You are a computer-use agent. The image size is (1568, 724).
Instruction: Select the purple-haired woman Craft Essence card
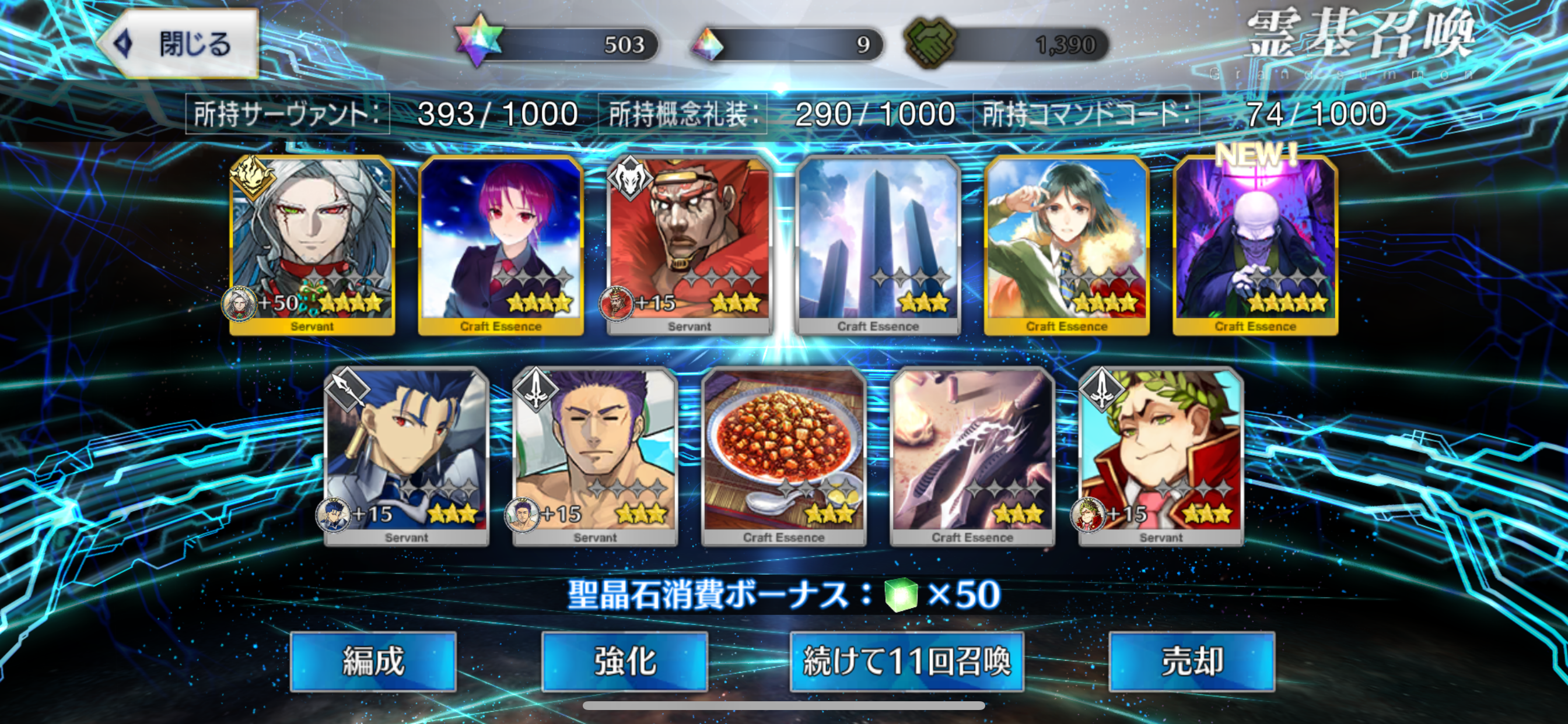(501, 243)
